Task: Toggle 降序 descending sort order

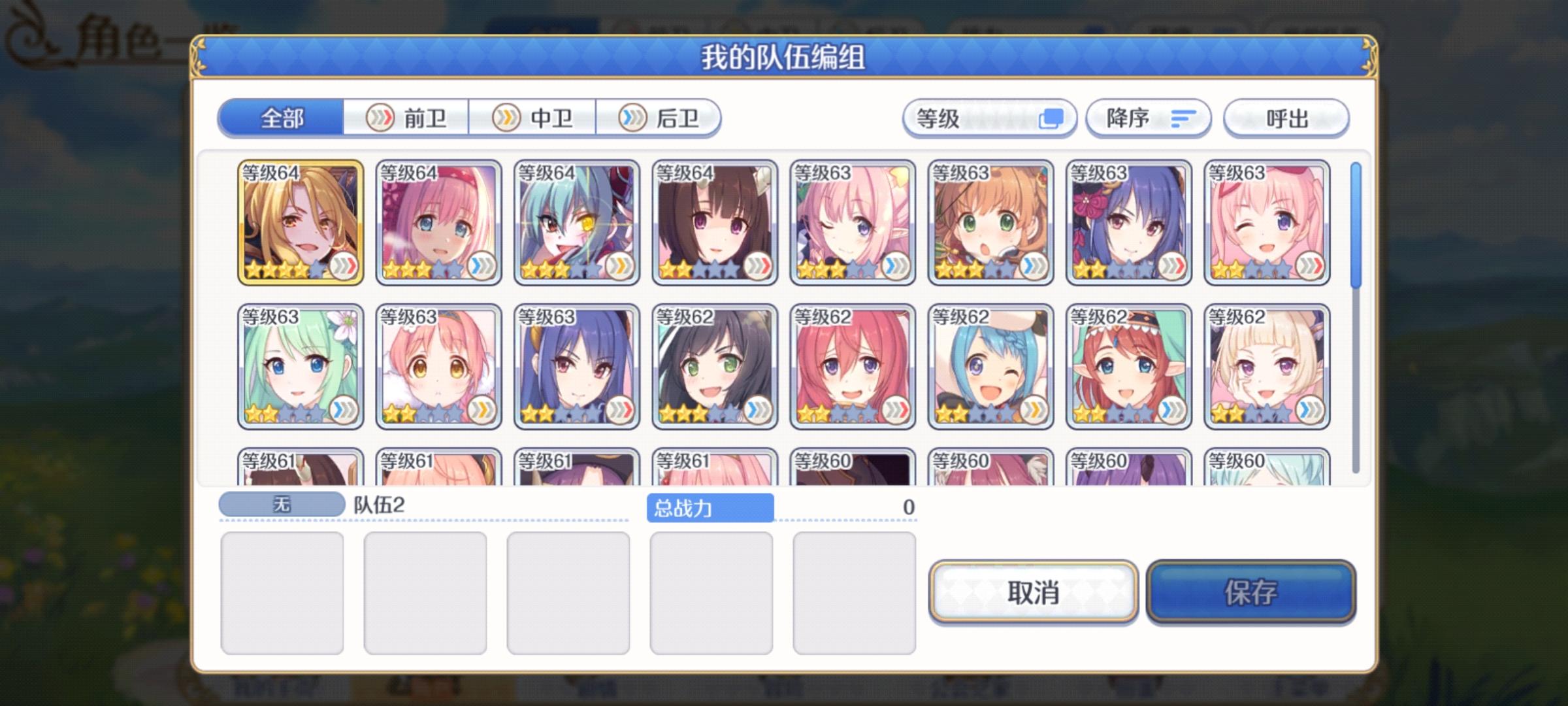Action: tap(1148, 119)
